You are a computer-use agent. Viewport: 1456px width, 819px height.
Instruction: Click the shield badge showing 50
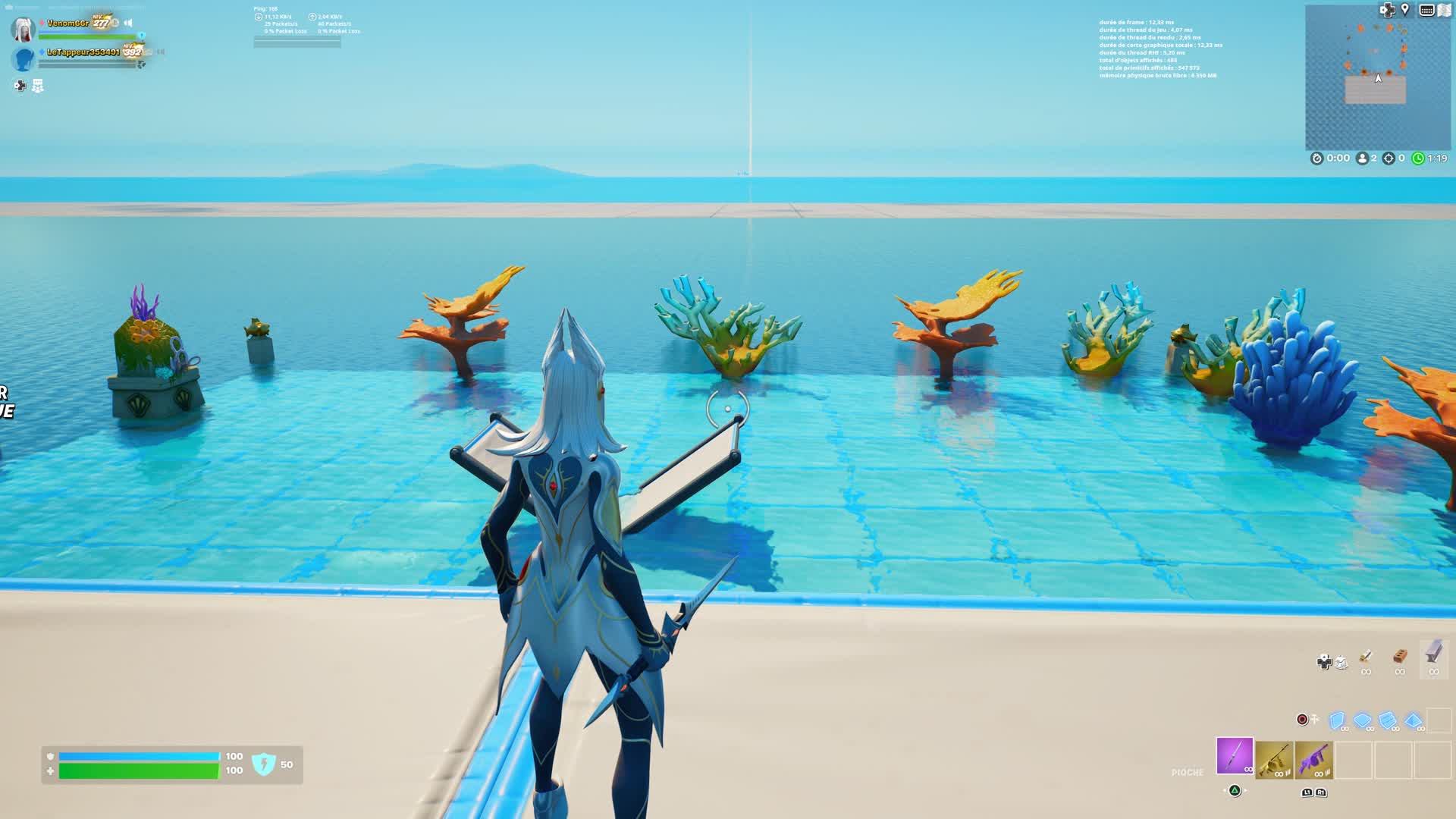point(262,764)
